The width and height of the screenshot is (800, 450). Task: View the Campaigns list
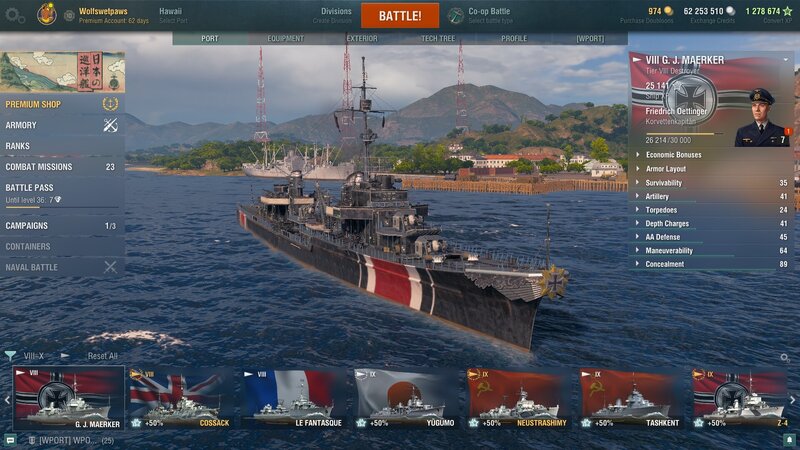pyautogui.click(x=27, y=226)
